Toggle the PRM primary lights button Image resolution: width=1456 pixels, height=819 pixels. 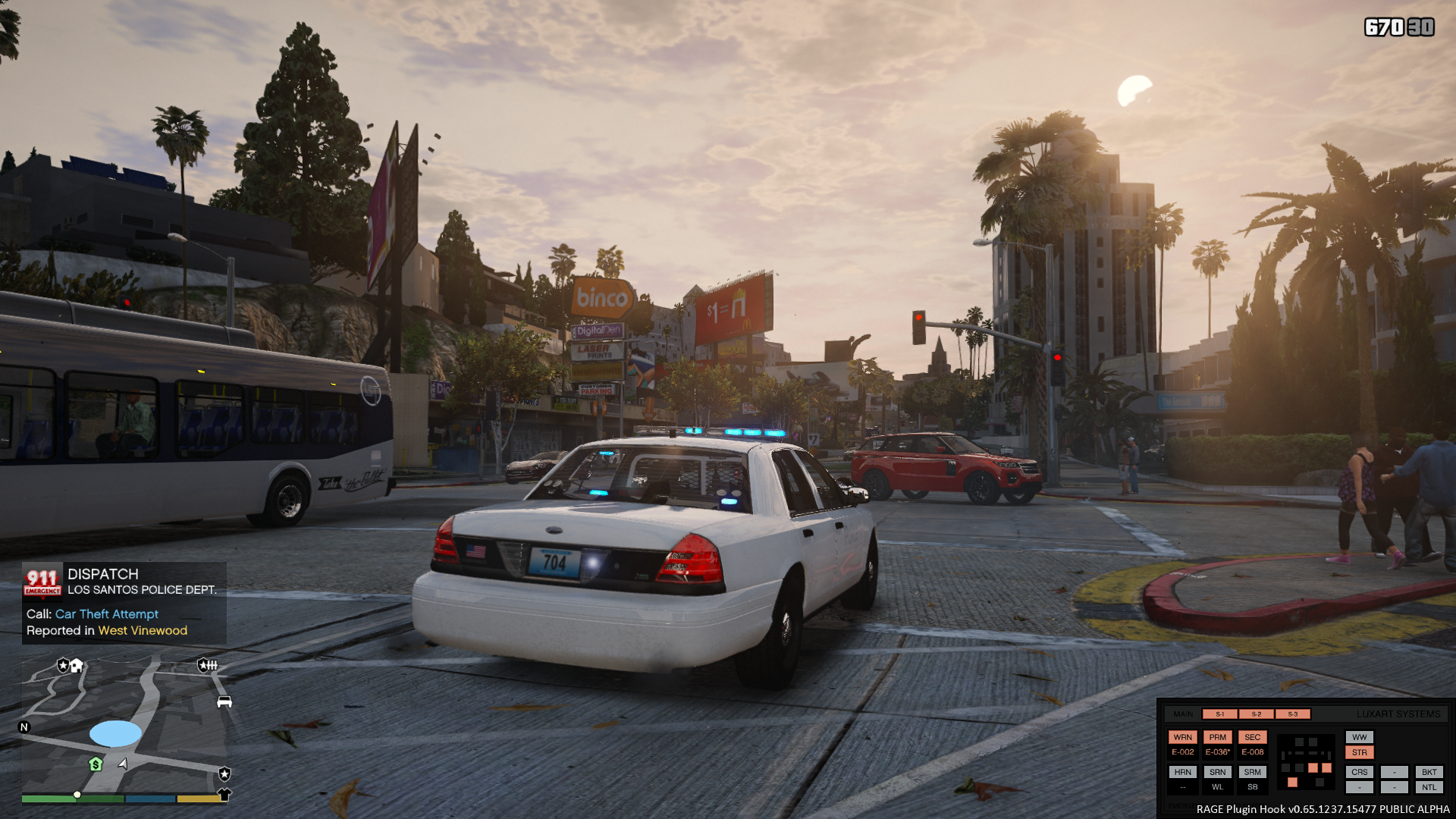coord(1217,737)
